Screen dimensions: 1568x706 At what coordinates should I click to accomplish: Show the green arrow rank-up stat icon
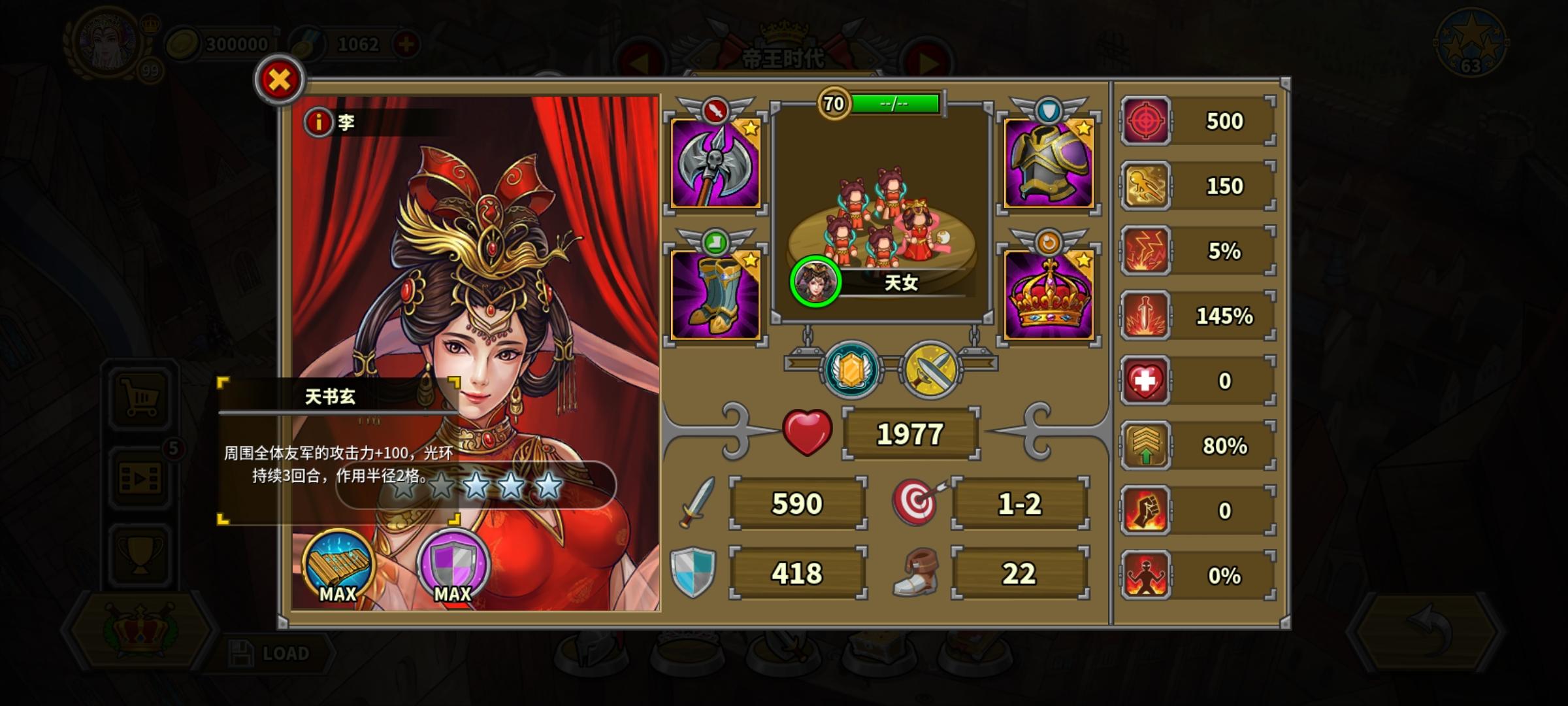1145,446
